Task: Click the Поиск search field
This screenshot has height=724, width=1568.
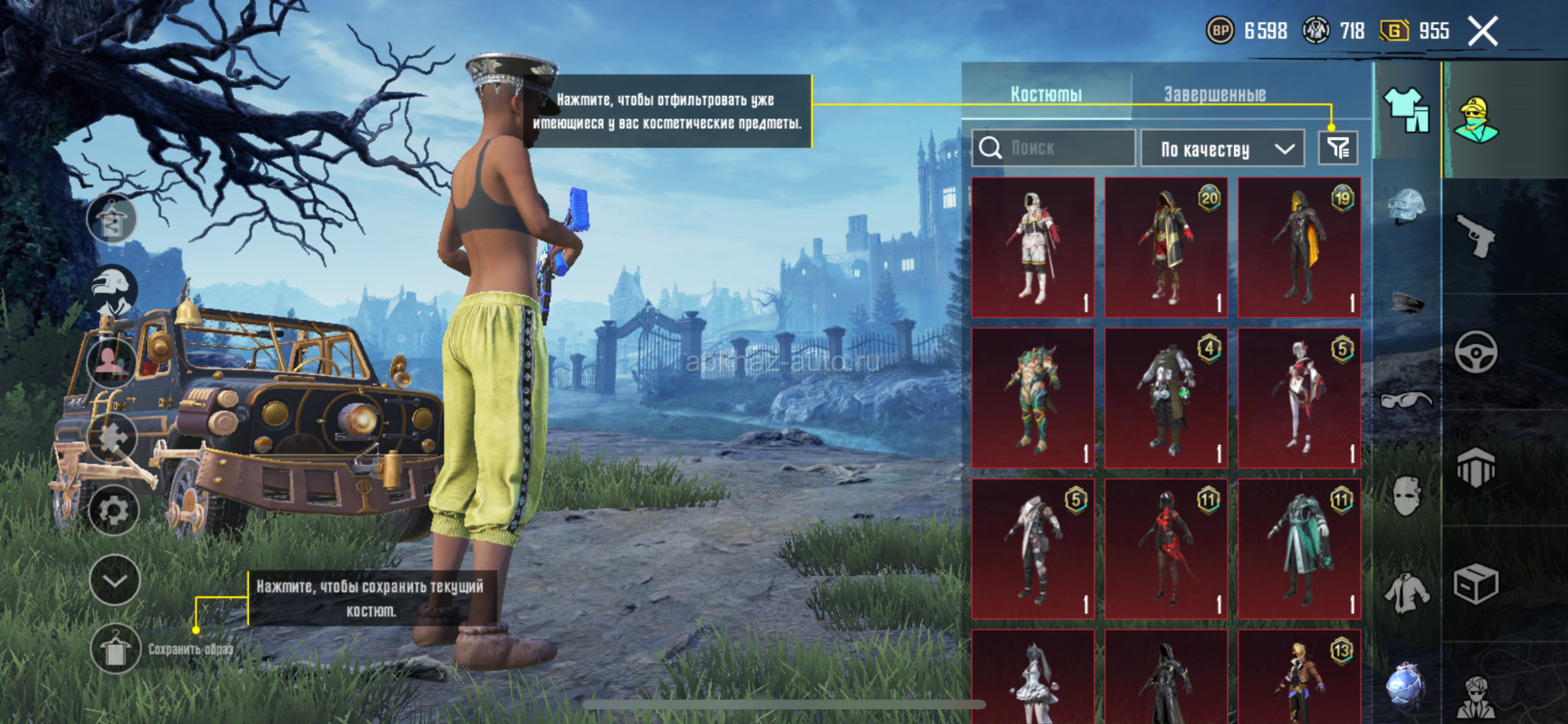Action: pos(1053,148)
